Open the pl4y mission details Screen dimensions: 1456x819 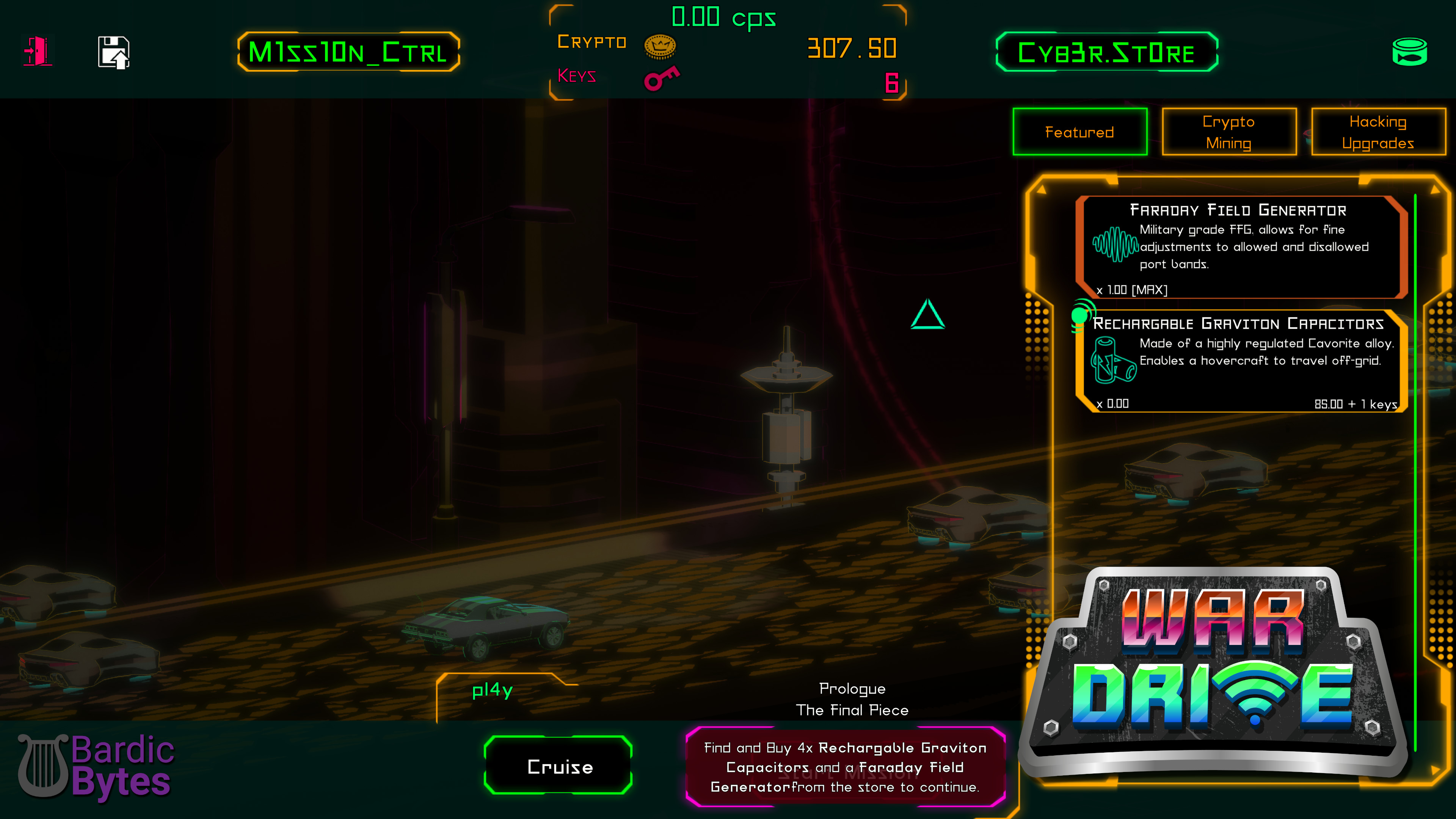pyautogui.click(x=492, y=690)
